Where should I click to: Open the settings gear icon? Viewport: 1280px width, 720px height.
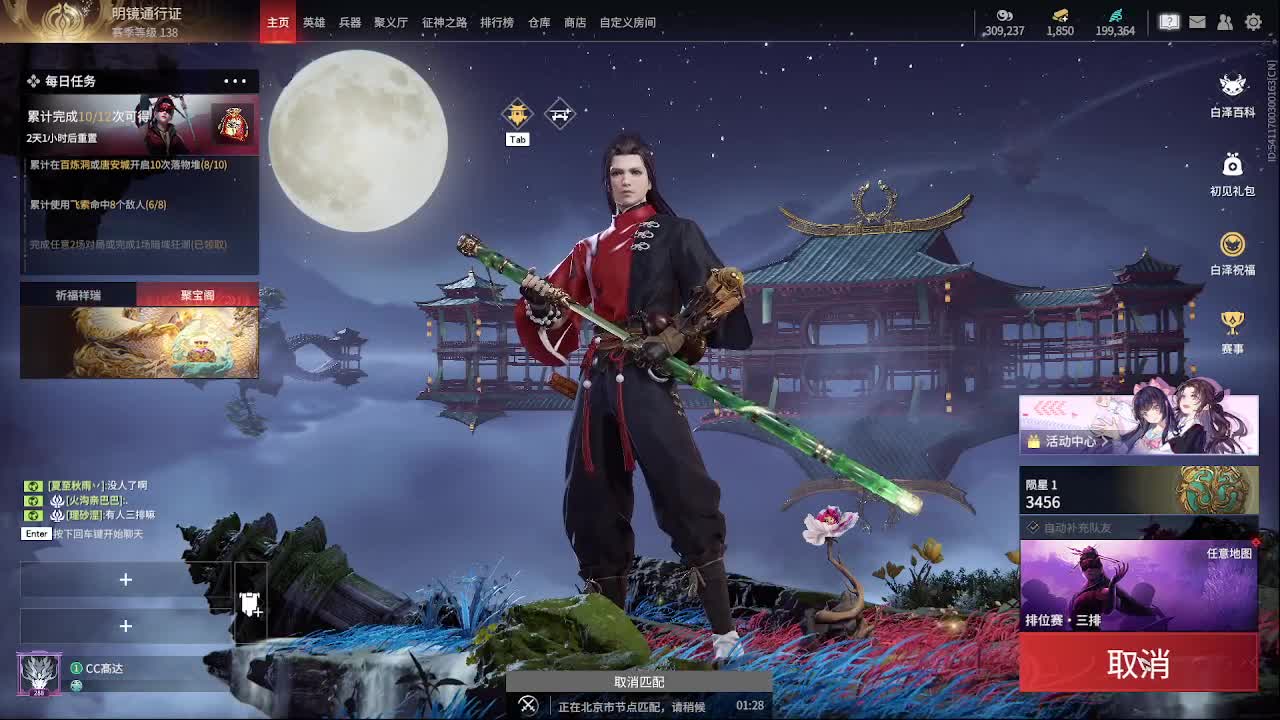[x=1252, y=20]
